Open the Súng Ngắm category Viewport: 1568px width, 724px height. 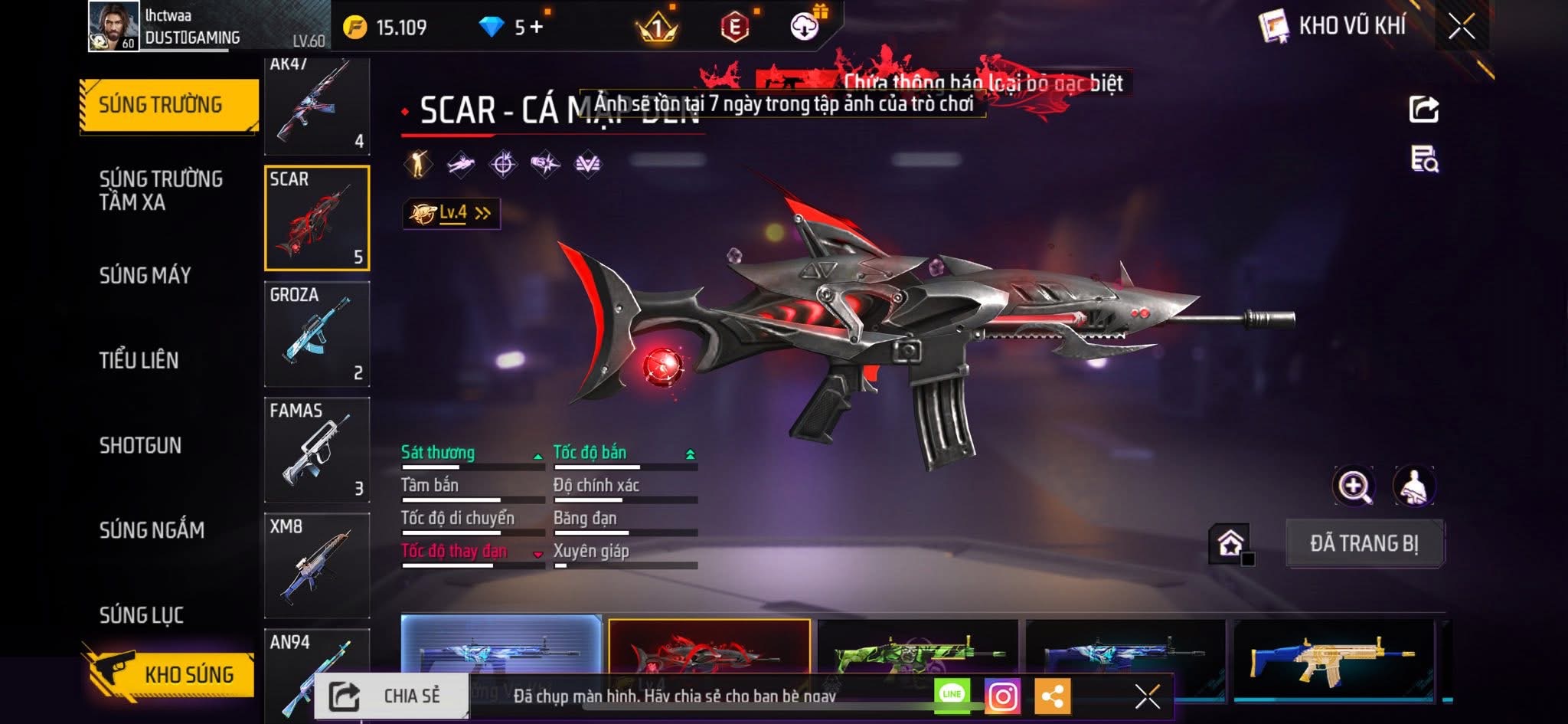tap(152, 530)
